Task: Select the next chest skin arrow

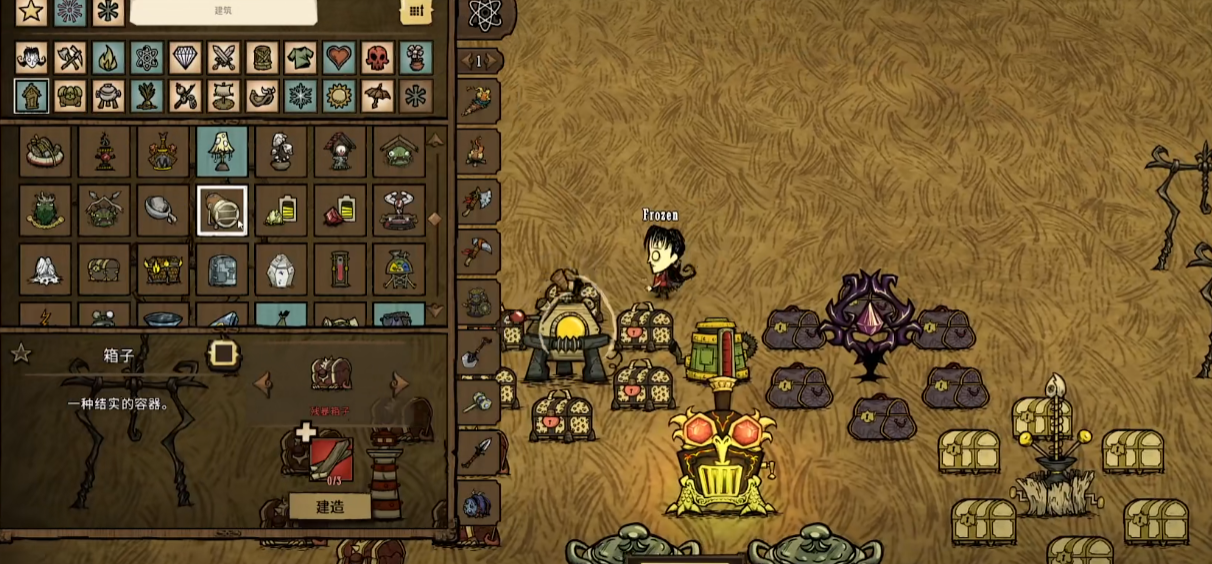Action: (400, 383)
